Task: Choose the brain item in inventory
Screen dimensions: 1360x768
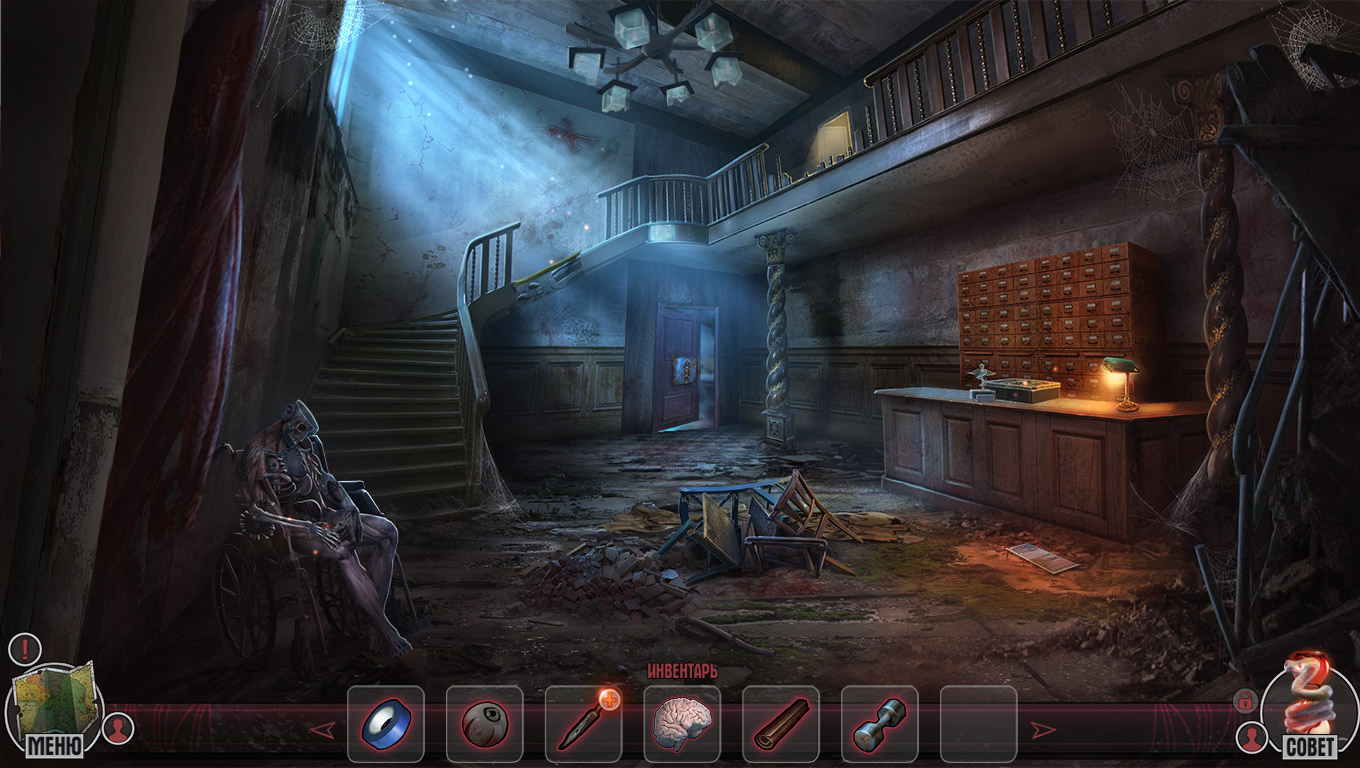Action: click(x=681, y=724)
